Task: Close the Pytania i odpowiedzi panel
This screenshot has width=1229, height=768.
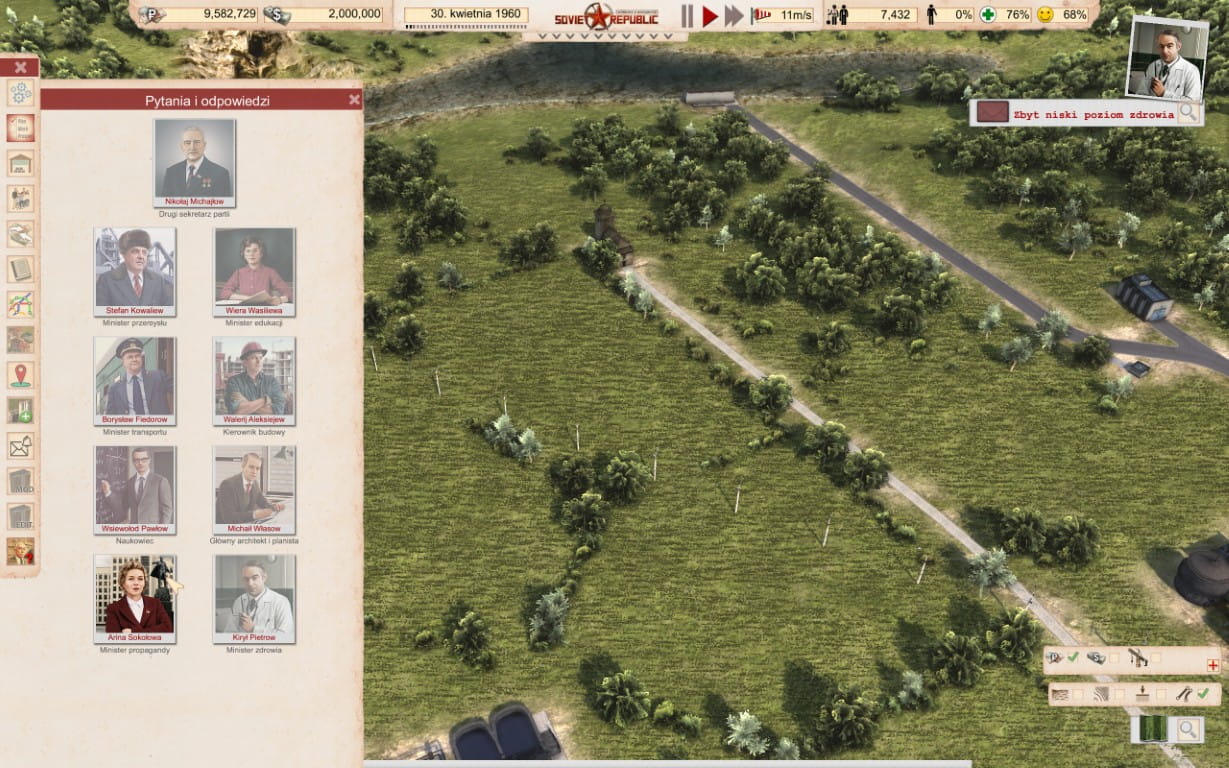Action: [x=354, y=99]
